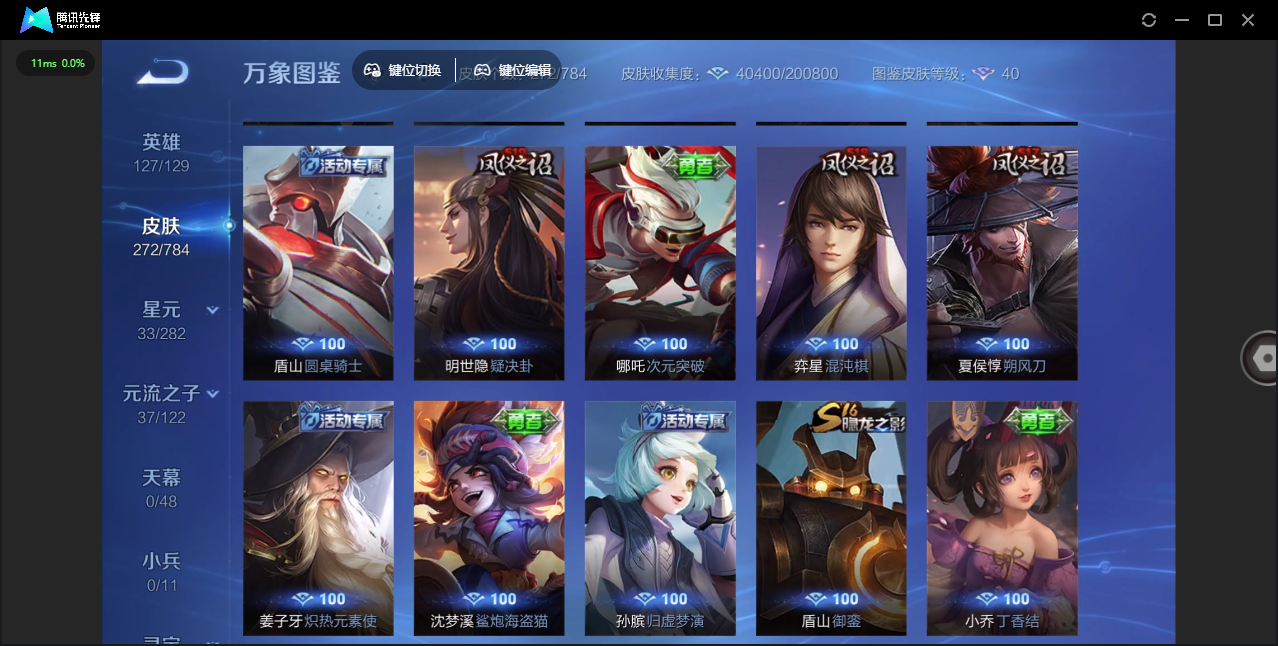Open the 元流之子 category

click(161, 404)
